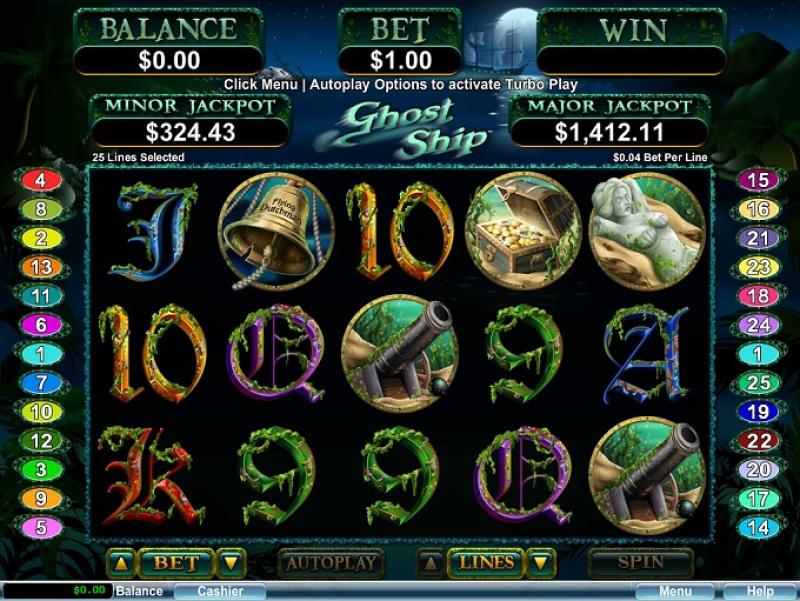This screenshot has width=800, height=601.
Task: Choose payline 10 marker
Action: pyautogui.click(x=41, y=412)
